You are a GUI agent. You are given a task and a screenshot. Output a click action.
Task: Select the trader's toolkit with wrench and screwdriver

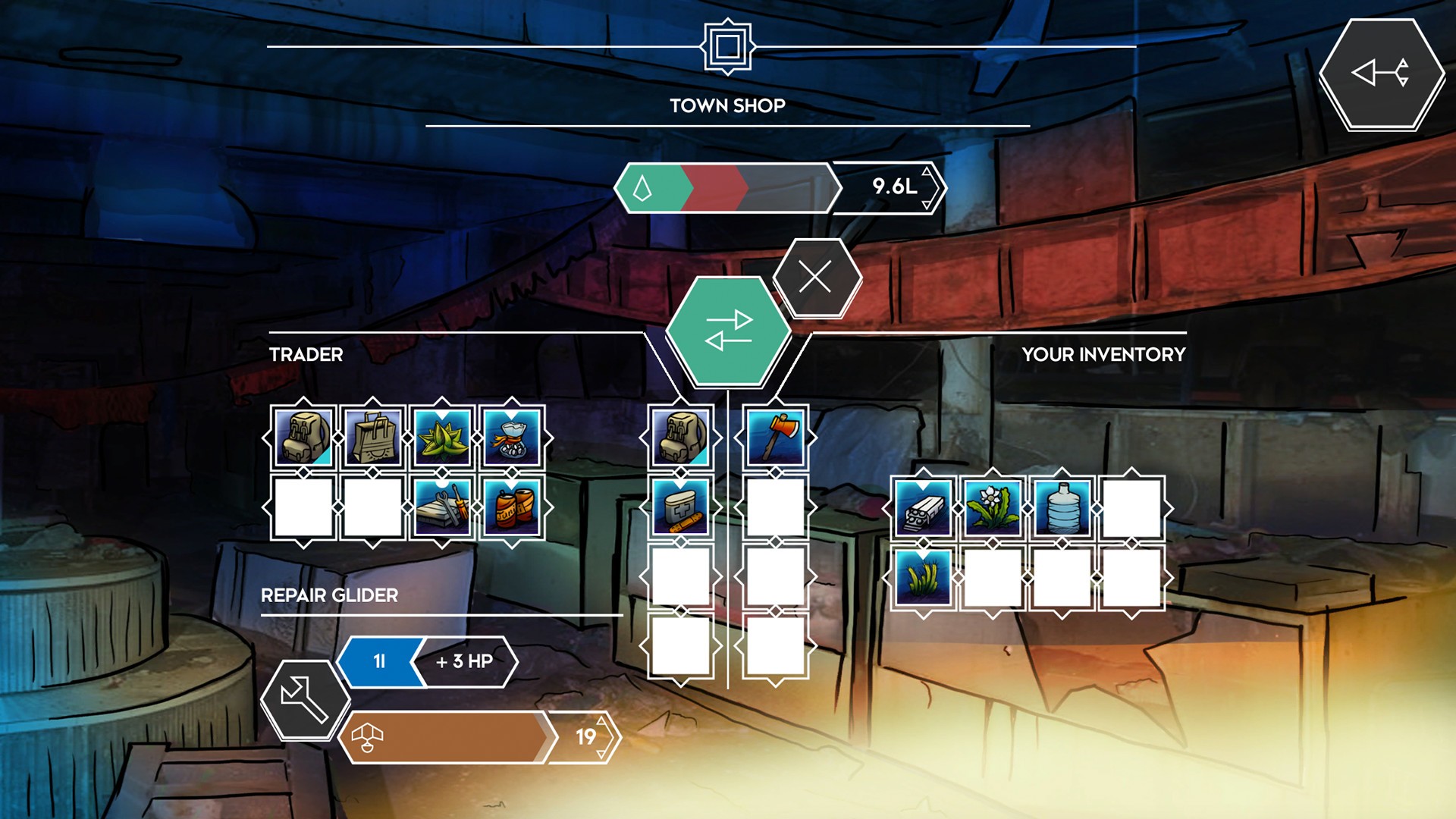(442, 507)
